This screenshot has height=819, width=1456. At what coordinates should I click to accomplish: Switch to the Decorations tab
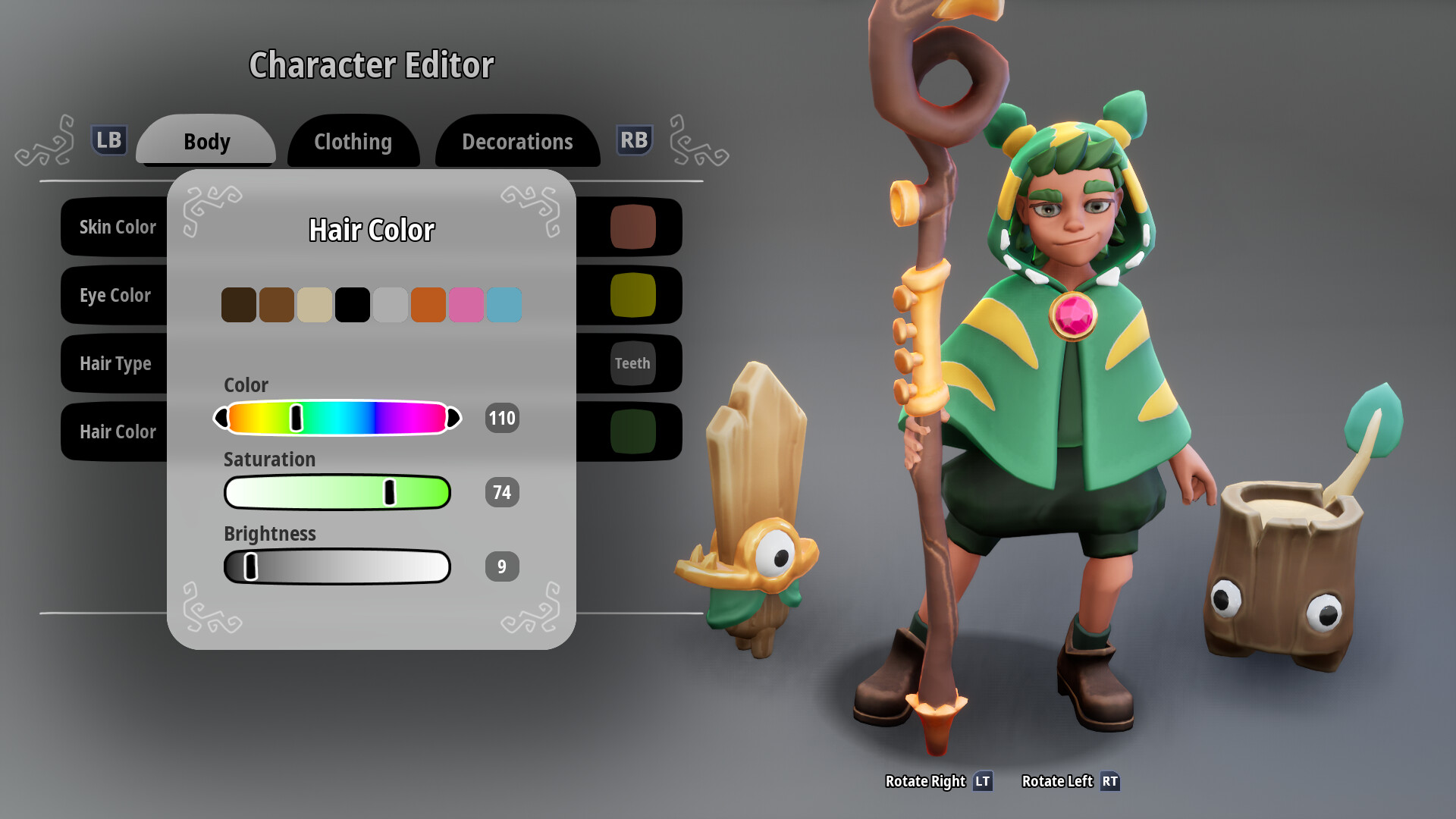pyautogui.click(x=517, y=141)
